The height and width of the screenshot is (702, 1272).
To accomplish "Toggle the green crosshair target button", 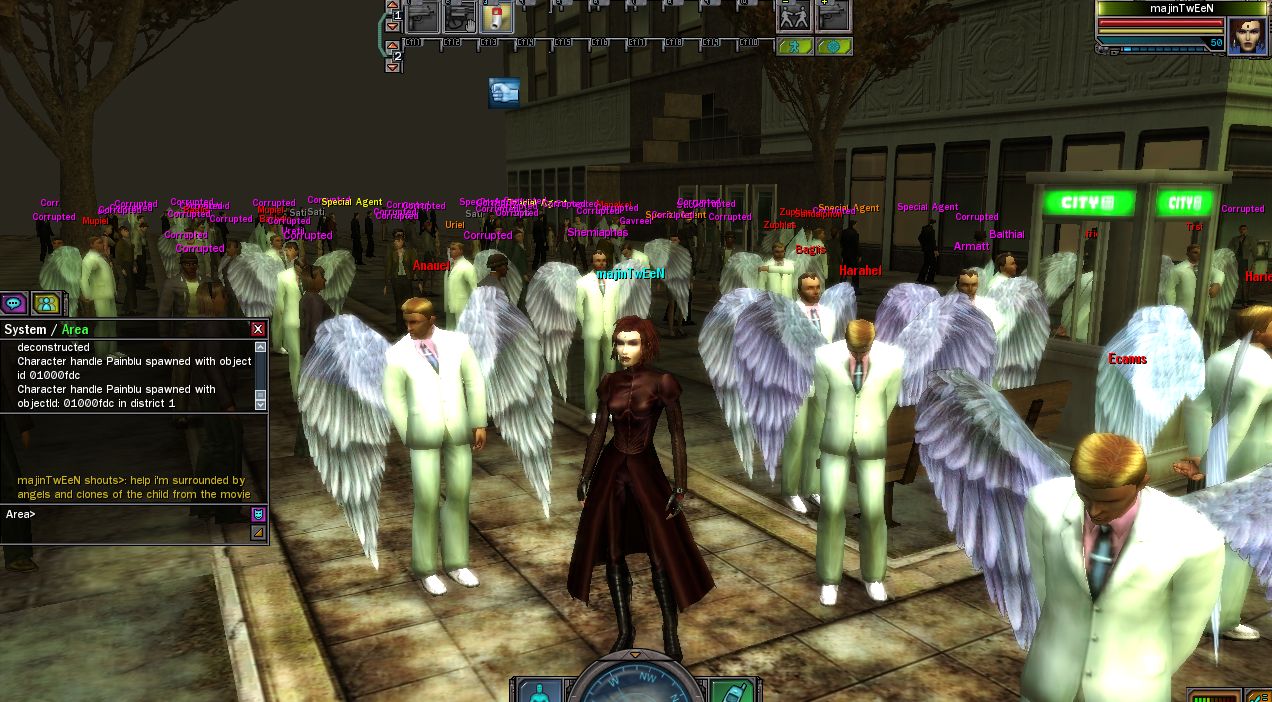I will click(x=833, y=46).
